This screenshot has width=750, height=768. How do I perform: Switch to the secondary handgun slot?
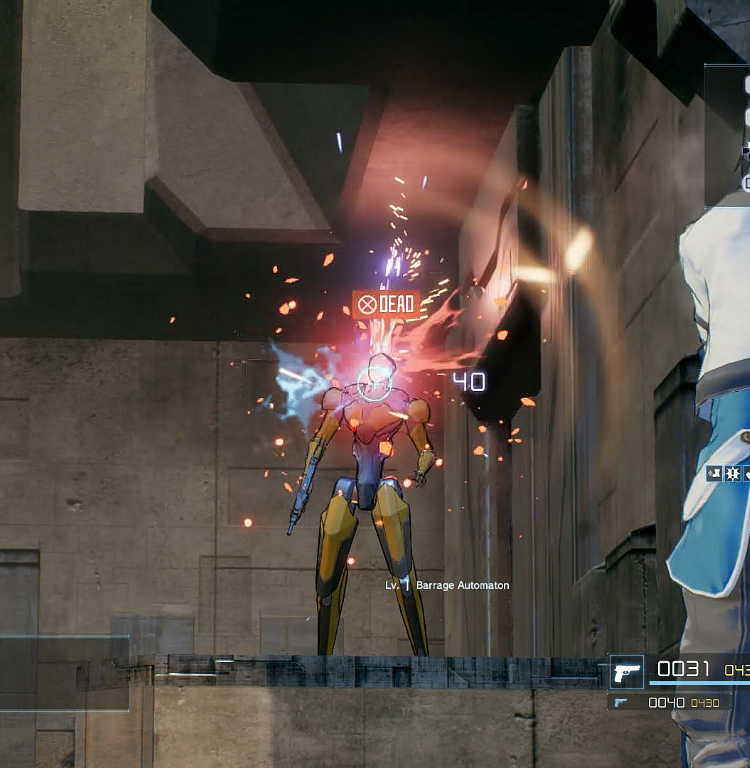(622, 703)
